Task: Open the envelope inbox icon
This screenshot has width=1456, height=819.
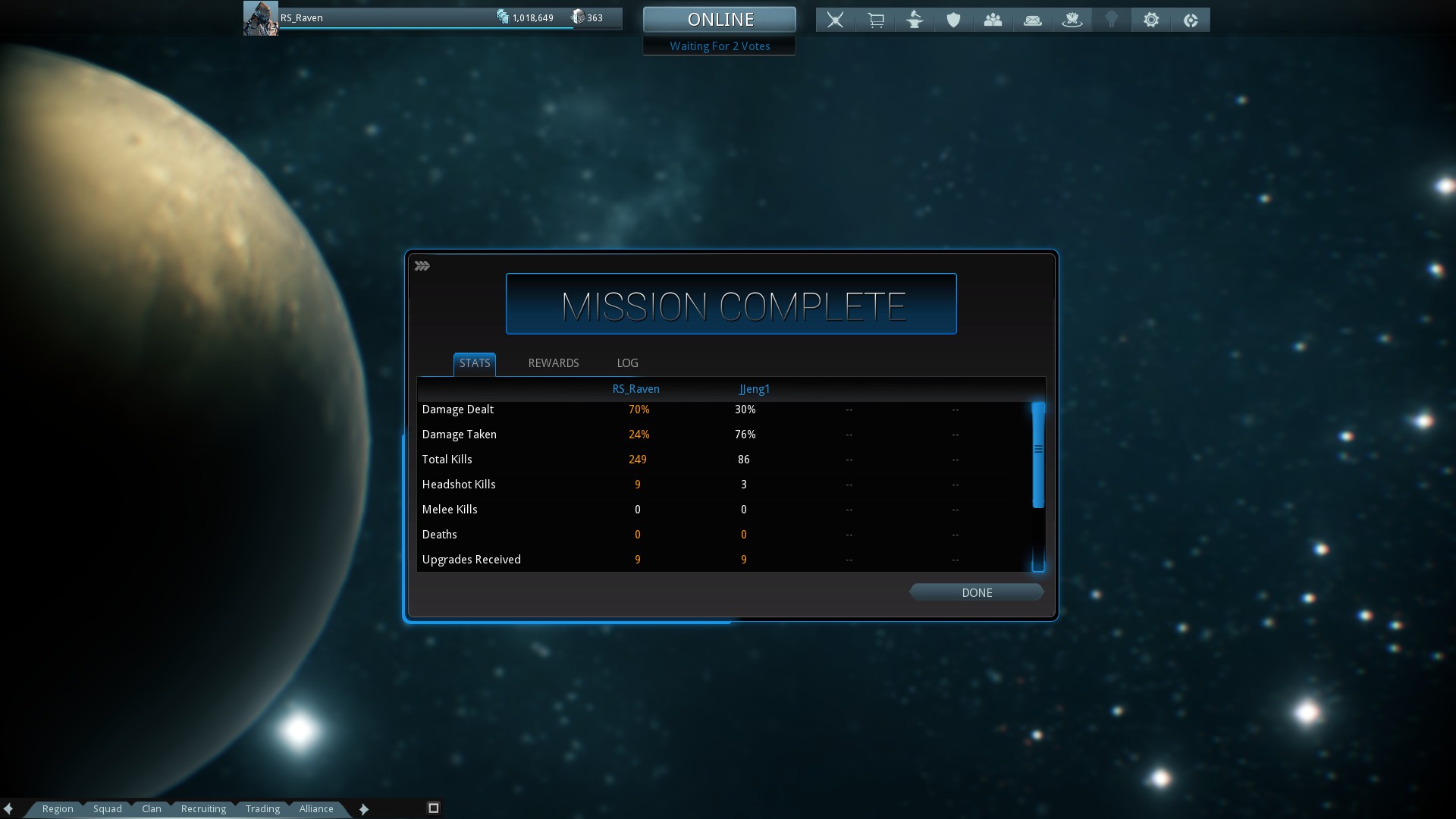Action: click(1032, 20)
